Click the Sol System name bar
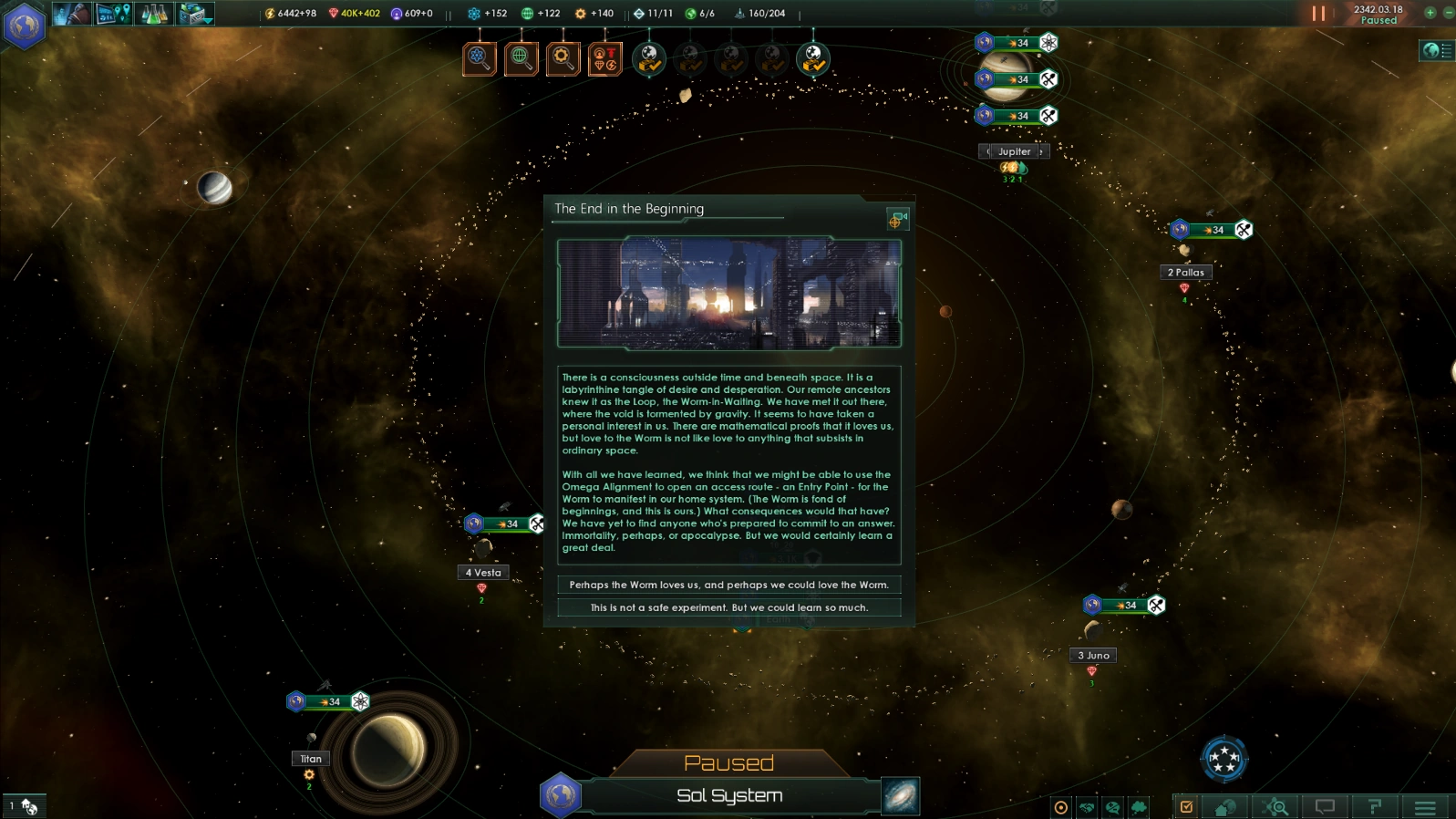The image size is (1456, 819). pos(729,796)
